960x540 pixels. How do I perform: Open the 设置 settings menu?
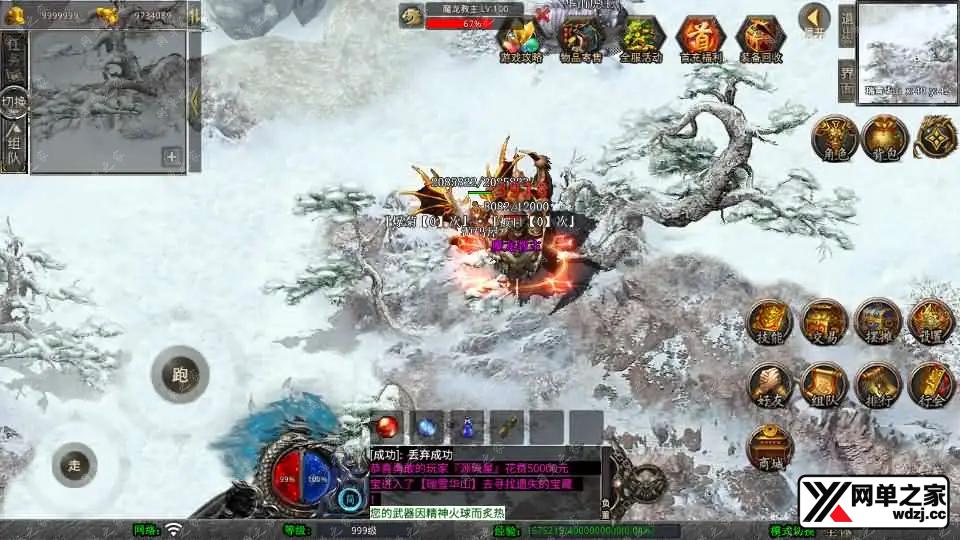931,321
